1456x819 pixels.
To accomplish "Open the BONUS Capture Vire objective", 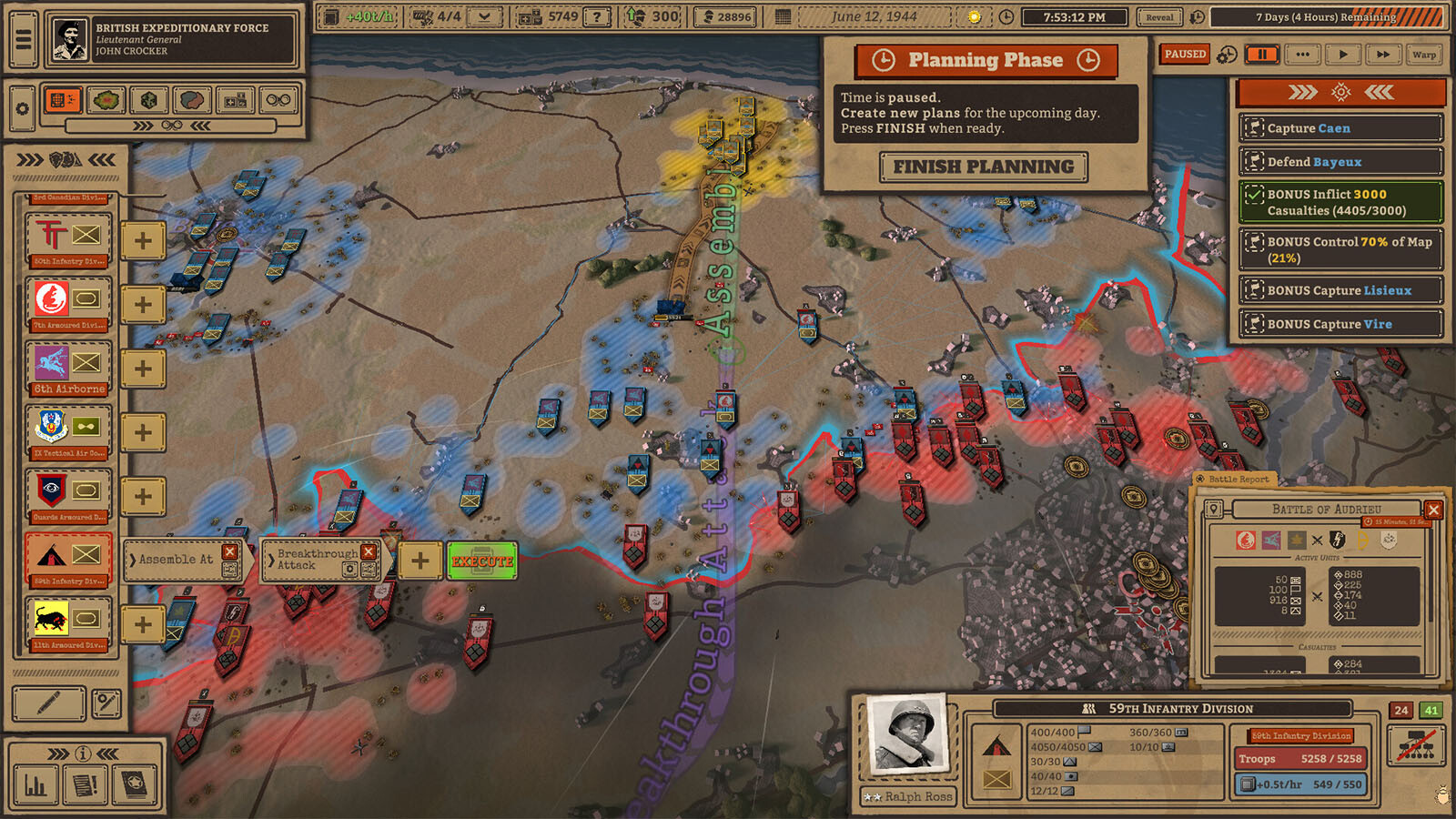I will tap(1340, 324).
